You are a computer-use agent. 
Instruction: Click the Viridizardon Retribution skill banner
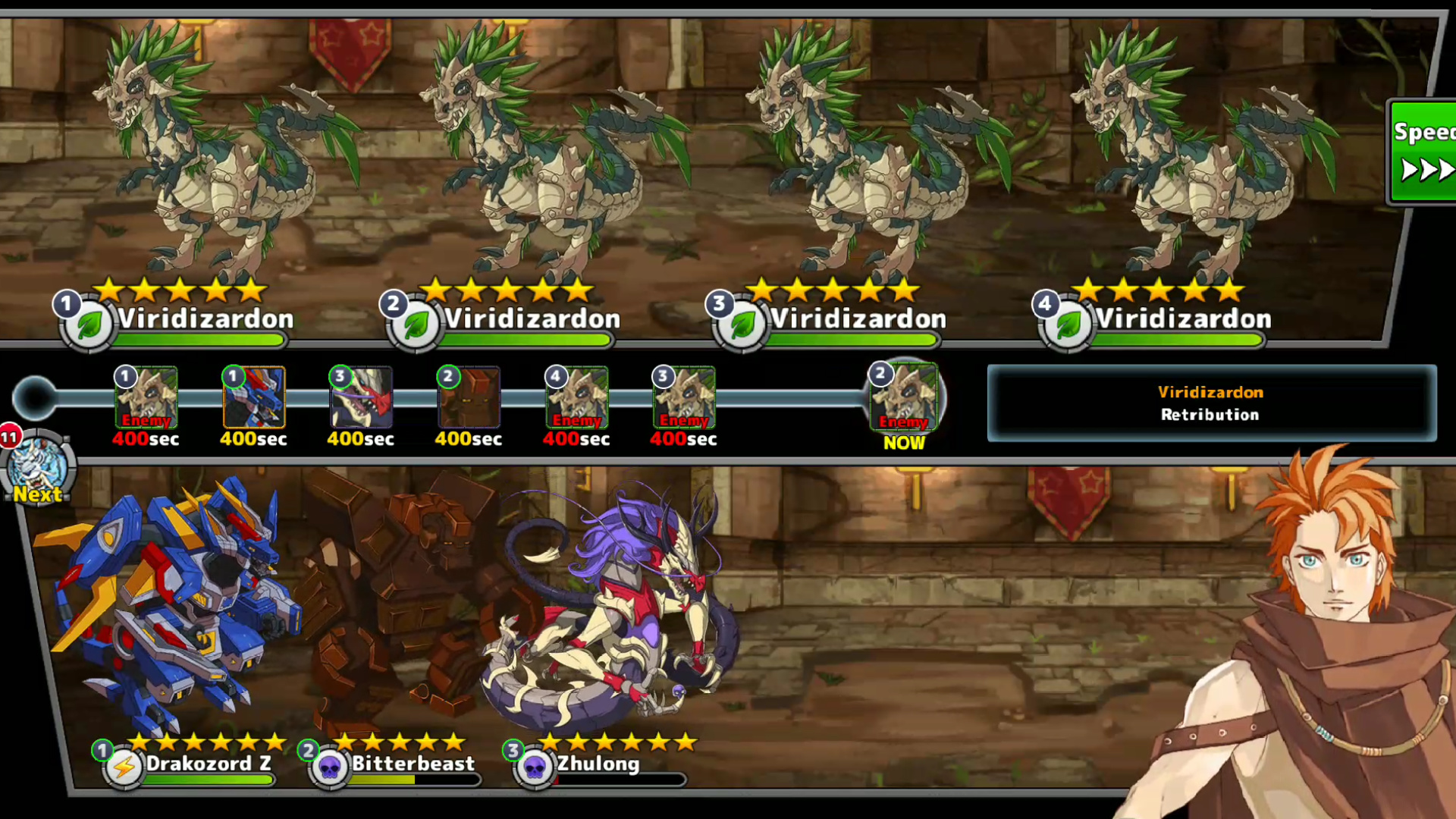(x=1211, y=403)
